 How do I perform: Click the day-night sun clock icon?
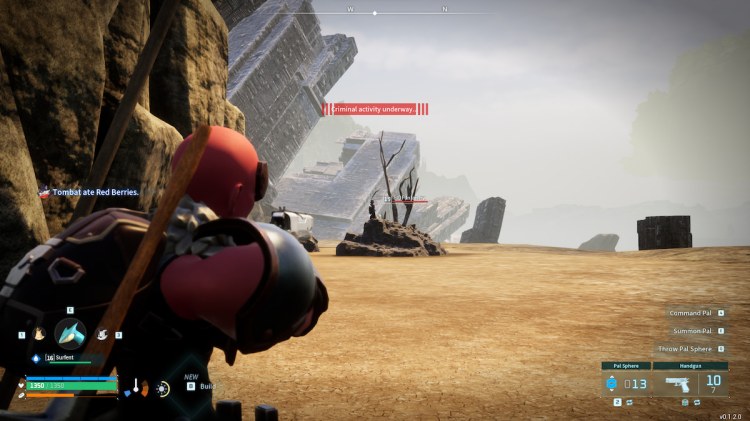tap(163, 387)
